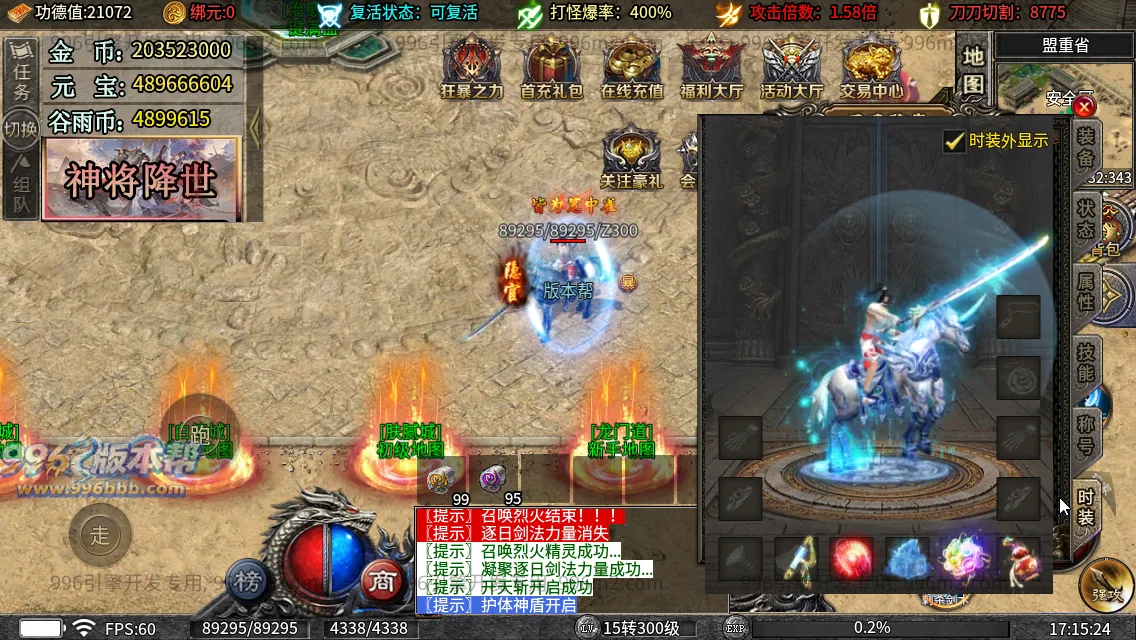Open the 榜 rankings button

(x=246, y=580)
